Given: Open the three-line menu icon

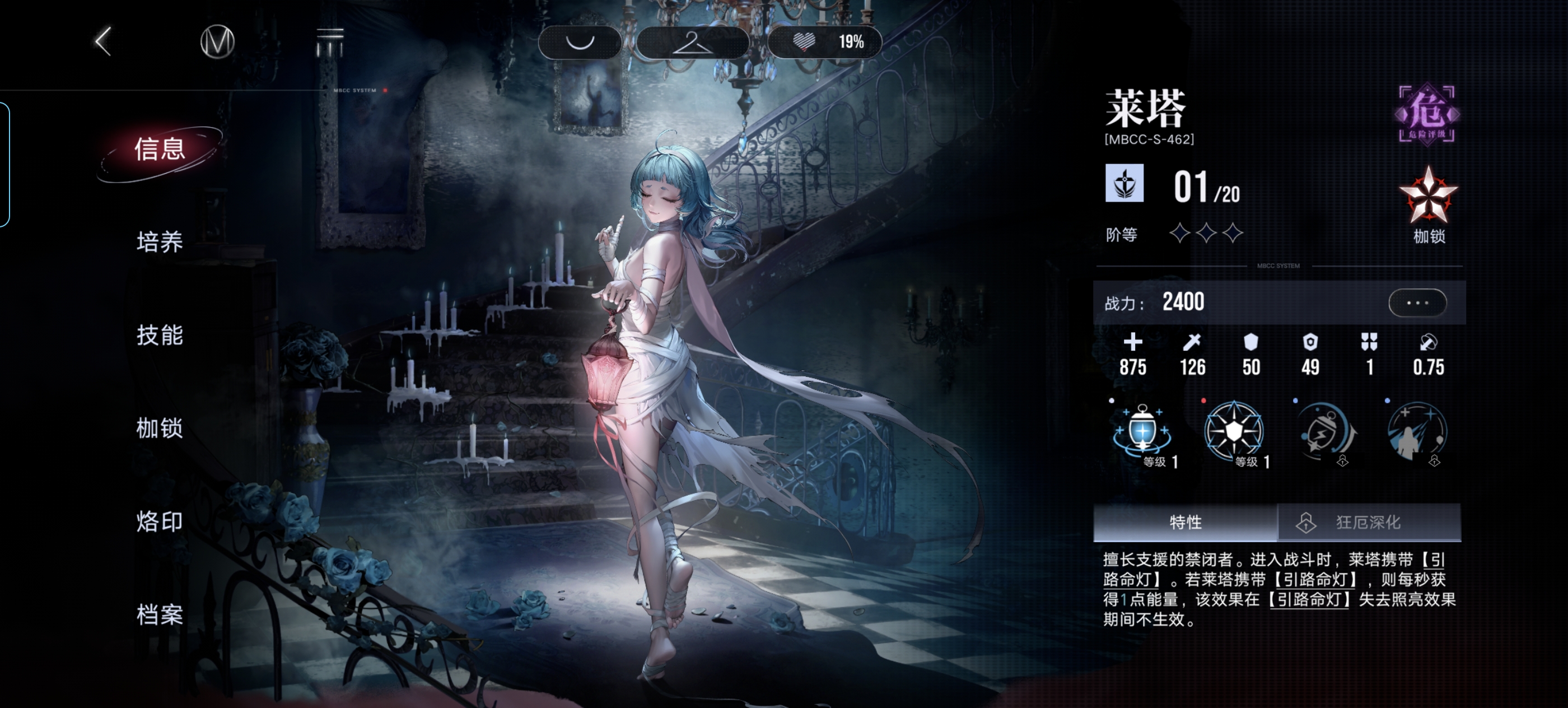Looking at the screenshot, I should pyautogui.click(x=330, y=41).
